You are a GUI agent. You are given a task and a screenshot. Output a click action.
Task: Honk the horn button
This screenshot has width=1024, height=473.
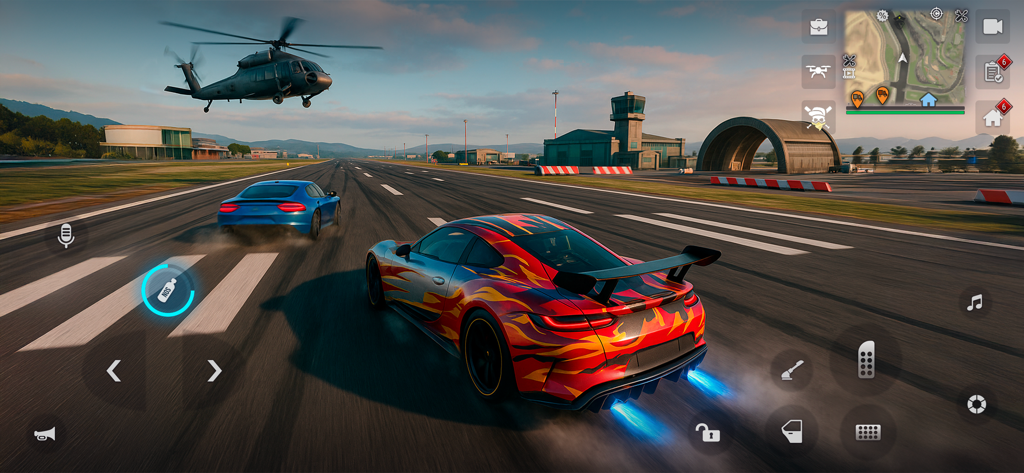pyautogui.click(x=45, y=433)
